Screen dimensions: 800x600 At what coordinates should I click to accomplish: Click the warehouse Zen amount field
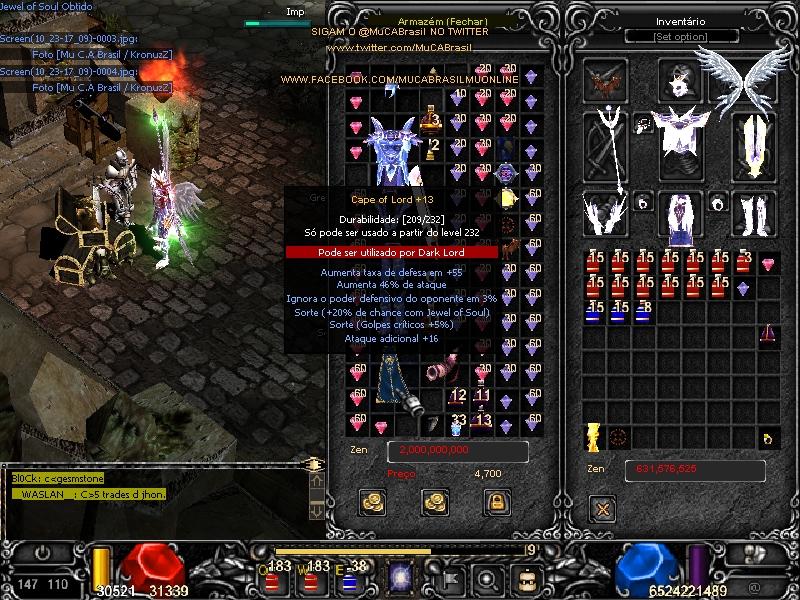coord(457,451)
